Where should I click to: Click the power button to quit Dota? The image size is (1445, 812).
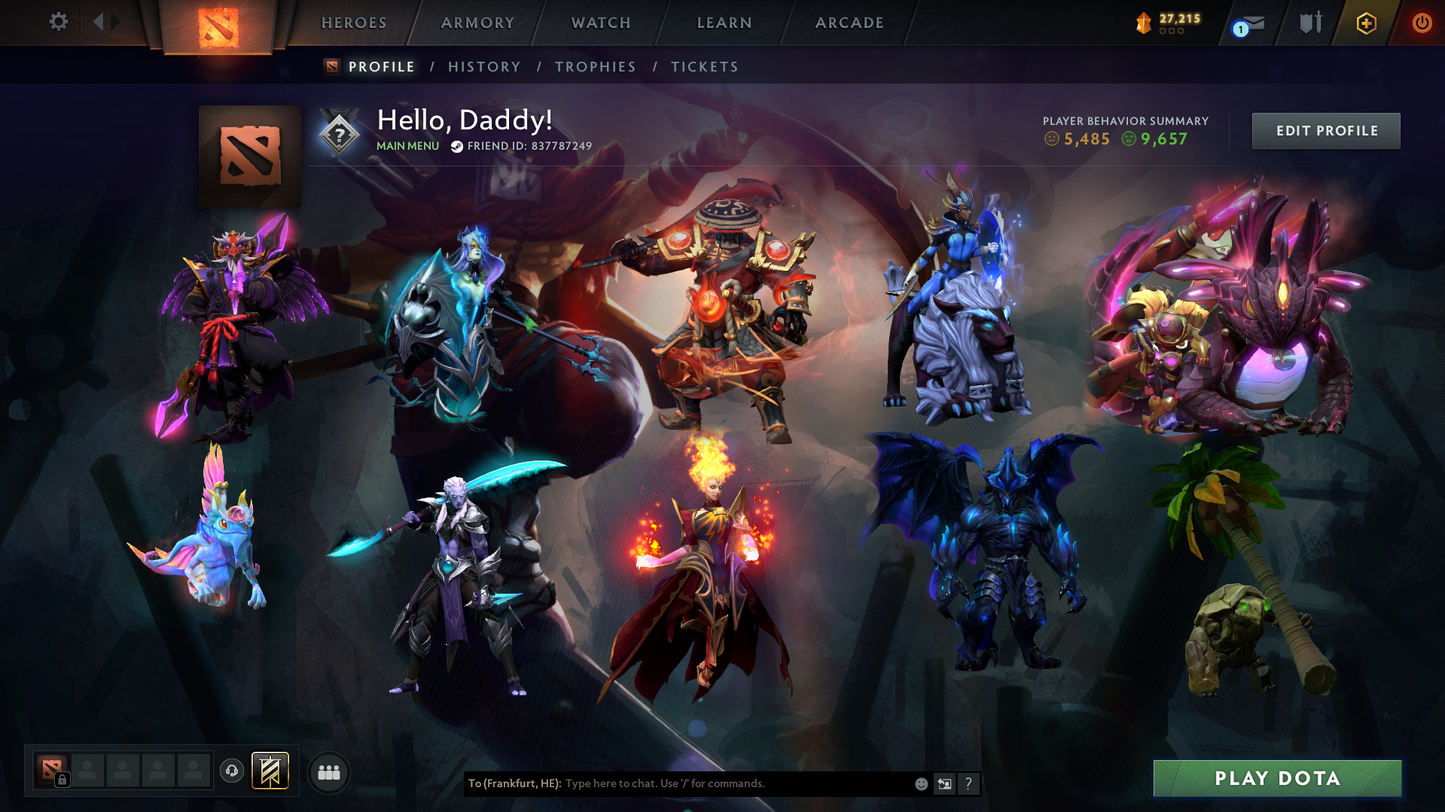pos(1421,21)
